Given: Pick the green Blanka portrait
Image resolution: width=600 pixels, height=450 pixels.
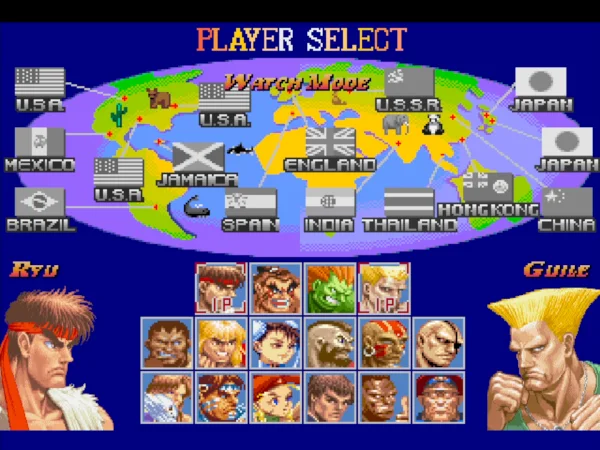Looking at the screenshot, I should pyautogui.click(x=329, y=288).
